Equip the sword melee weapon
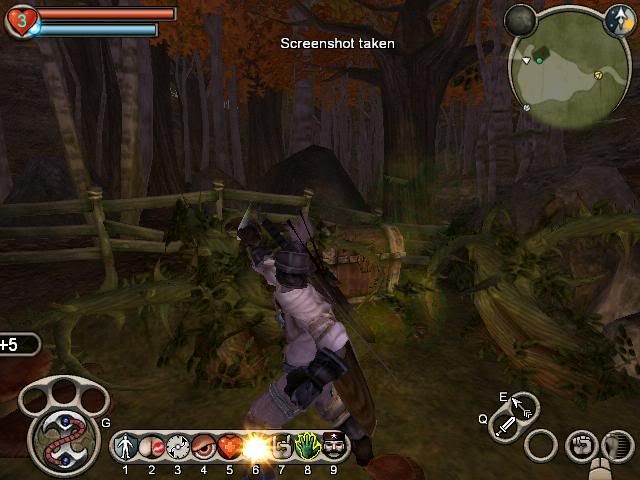The width and height of the screenshot is (640, 480). tap(506, 427)
